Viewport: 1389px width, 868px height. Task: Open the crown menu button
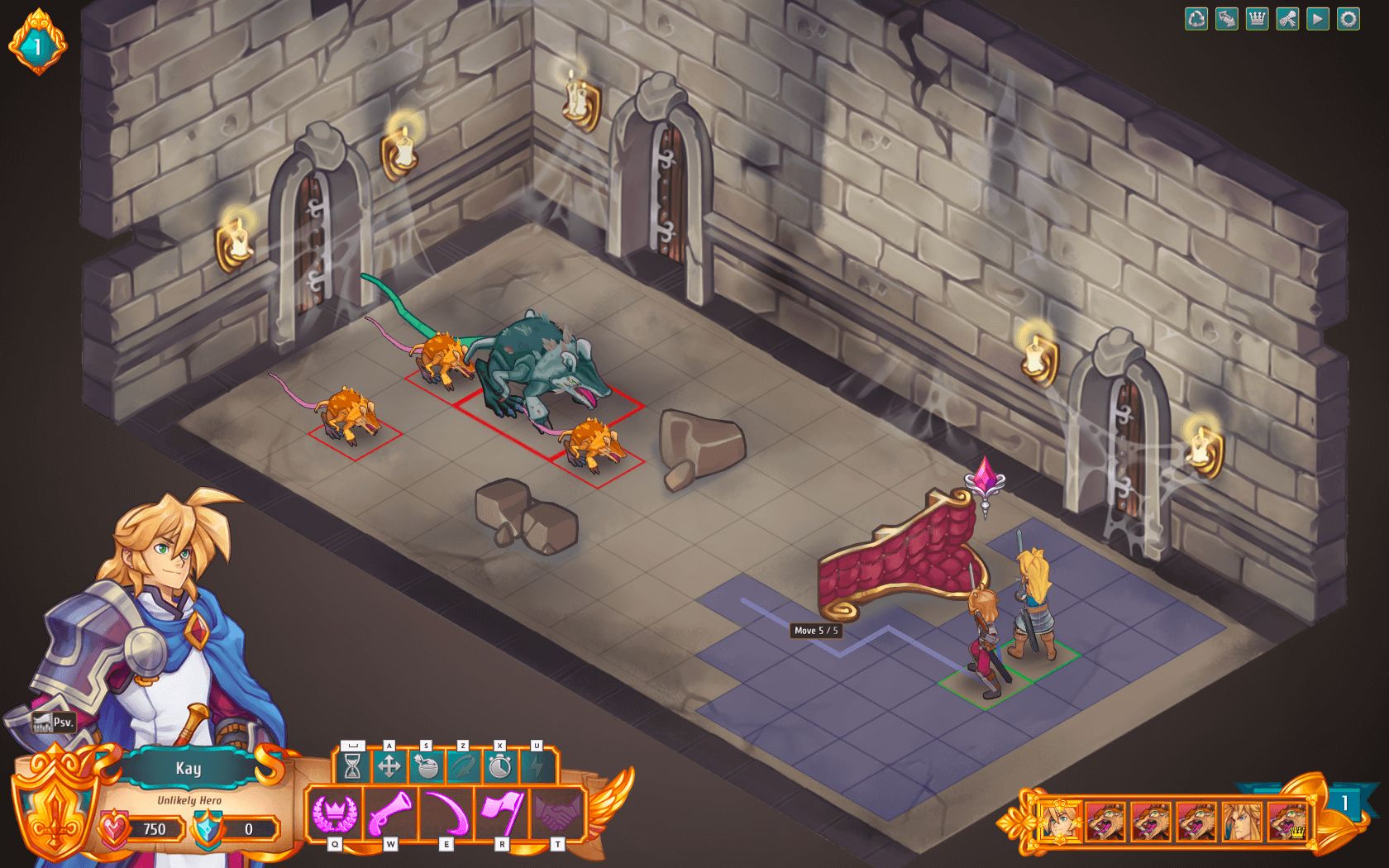(x=1257, y=19)
